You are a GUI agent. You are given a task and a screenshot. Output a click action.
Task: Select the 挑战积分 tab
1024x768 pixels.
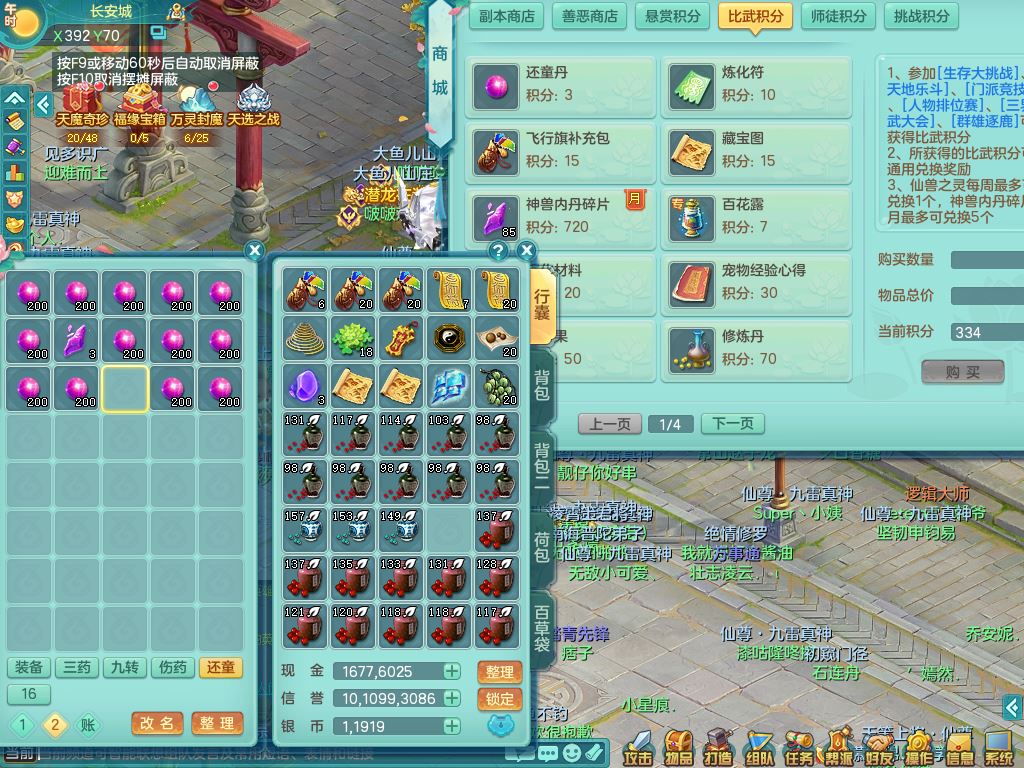point(921,16)
